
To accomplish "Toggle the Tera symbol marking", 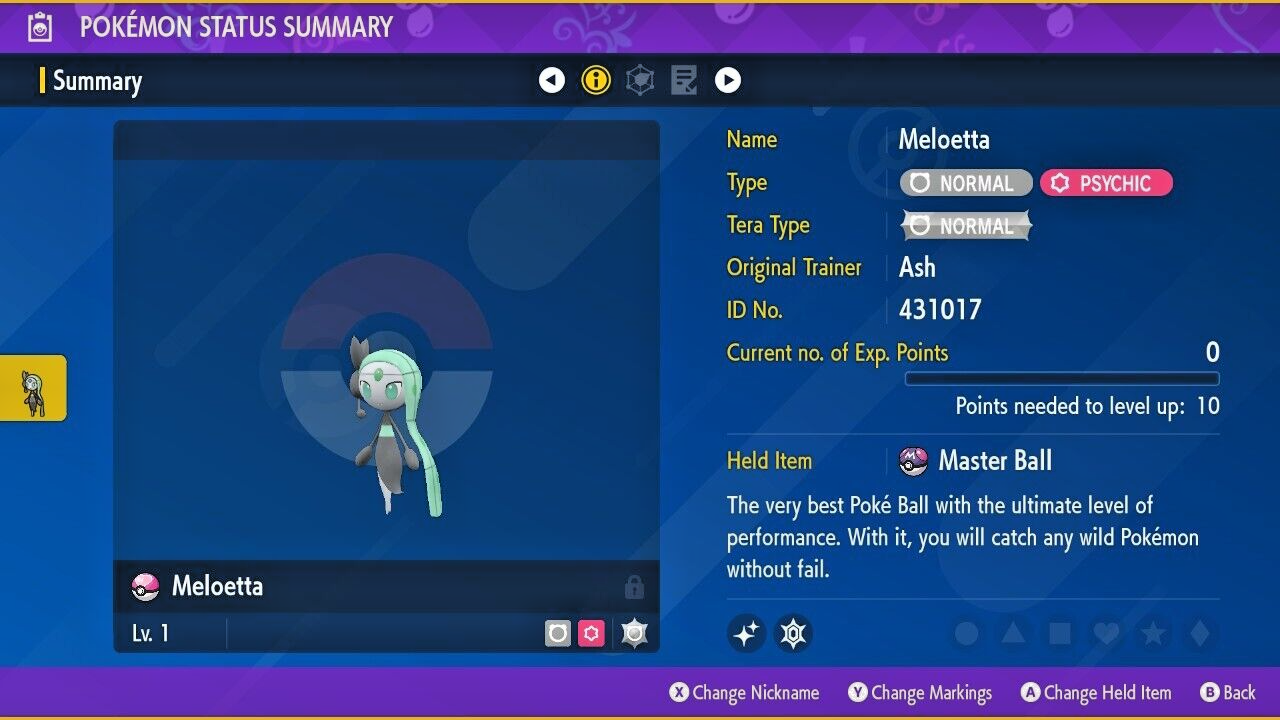I will 794,633.
